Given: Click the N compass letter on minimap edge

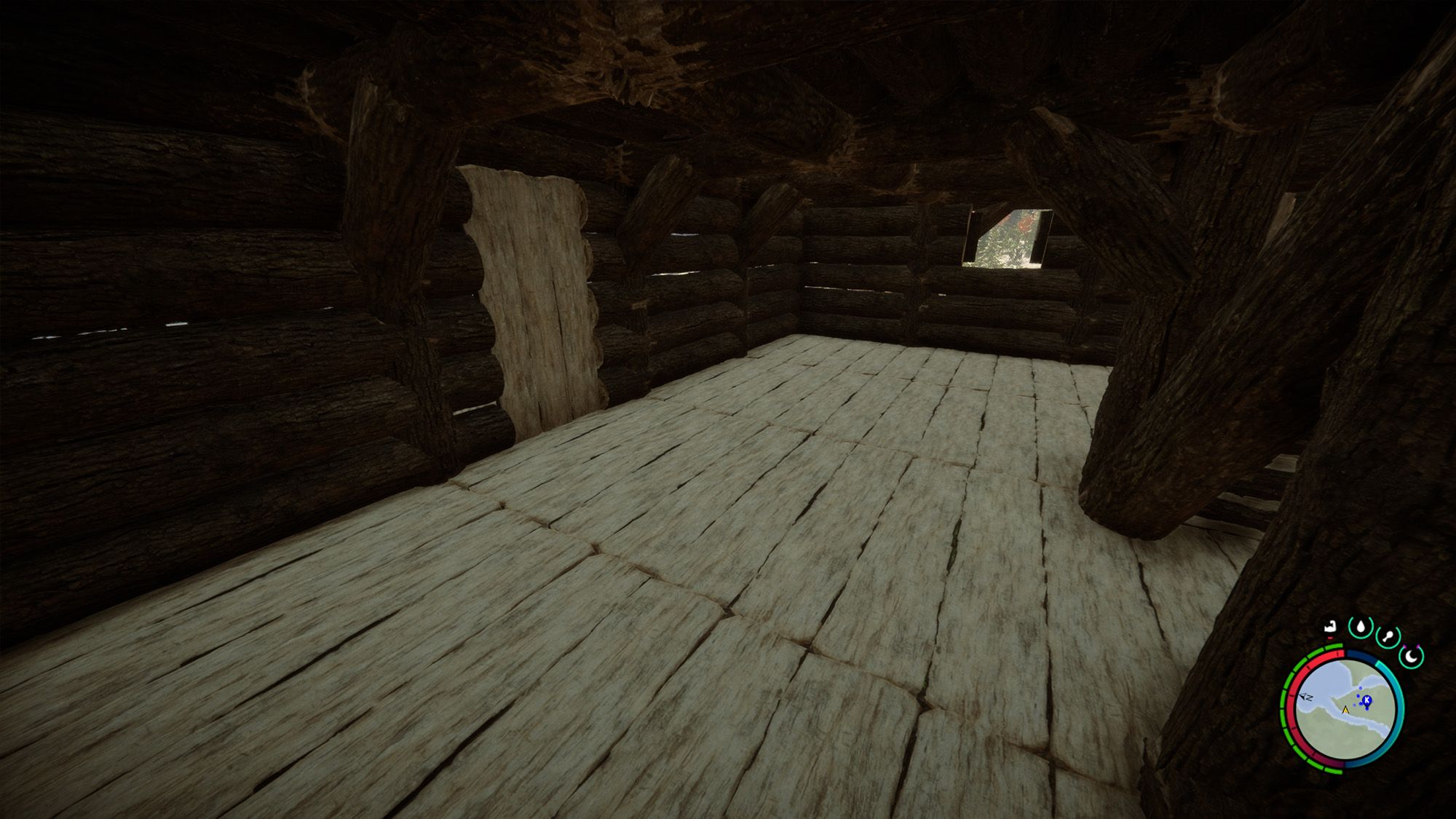Looking at the screenshot, I should 1307,697.
